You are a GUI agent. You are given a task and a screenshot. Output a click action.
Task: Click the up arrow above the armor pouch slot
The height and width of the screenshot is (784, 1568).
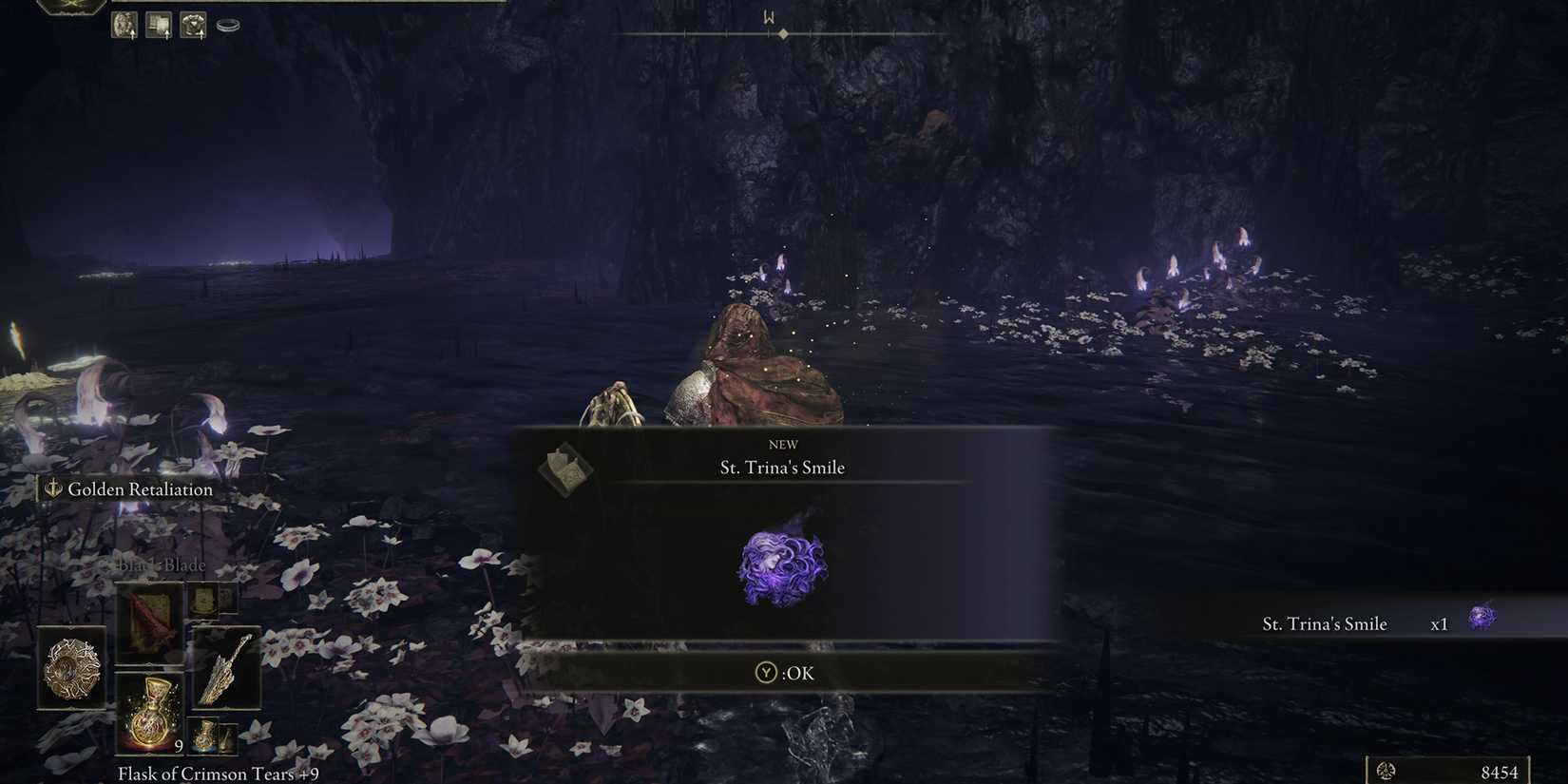pos(201,36)
